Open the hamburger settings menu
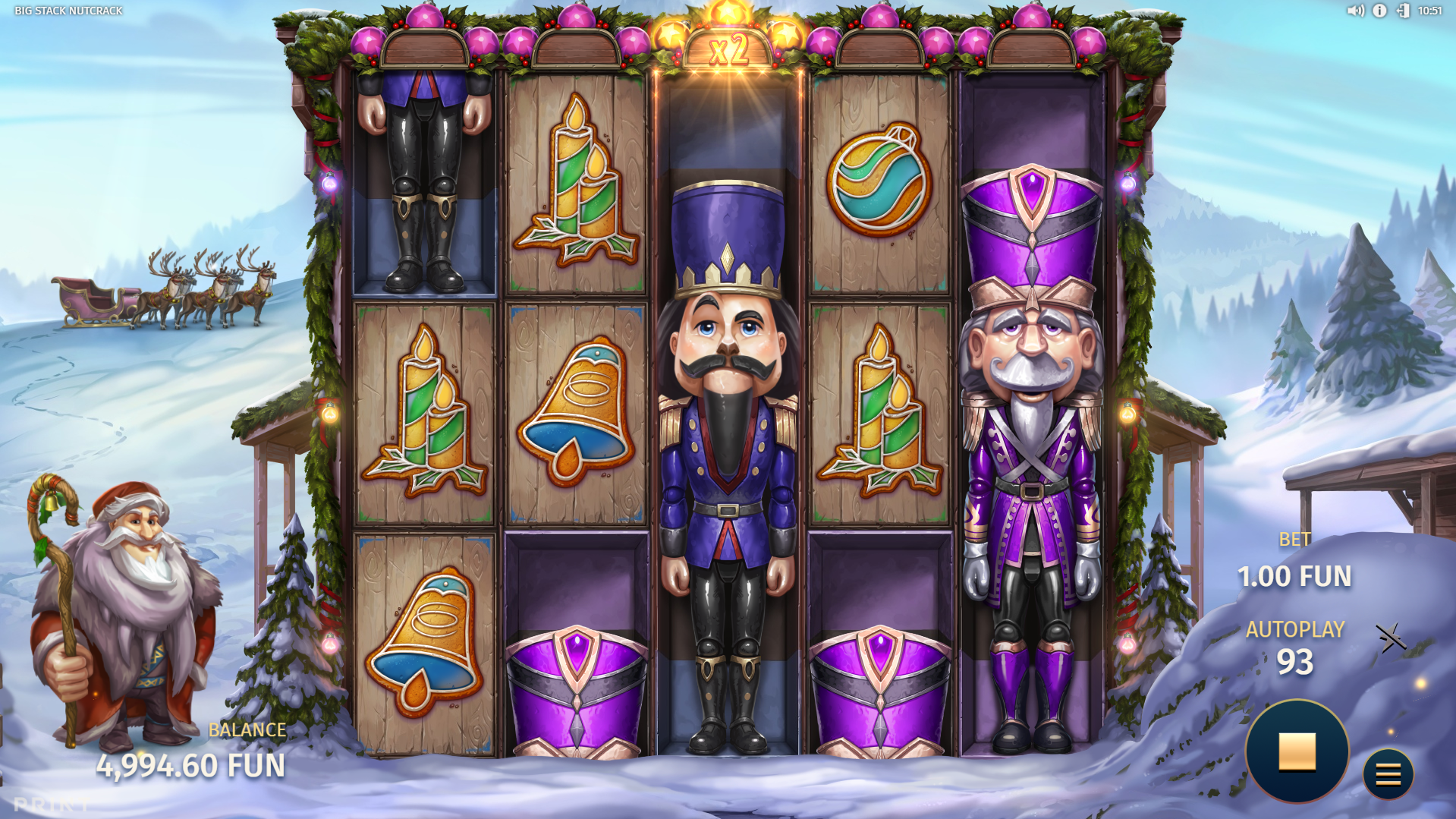Screen dimensions: 1456x819 [x=1388, y=775]
